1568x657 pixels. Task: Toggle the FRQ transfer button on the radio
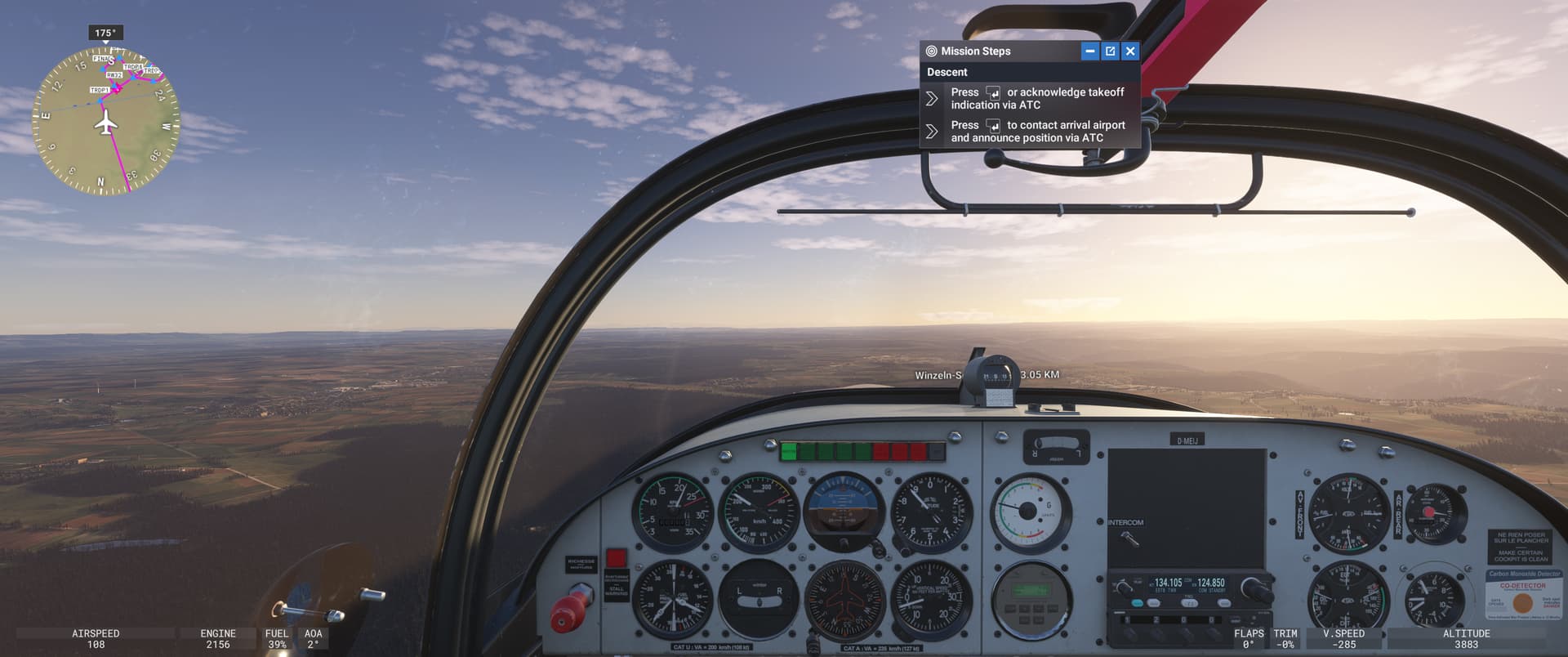tap(1190, 603)
